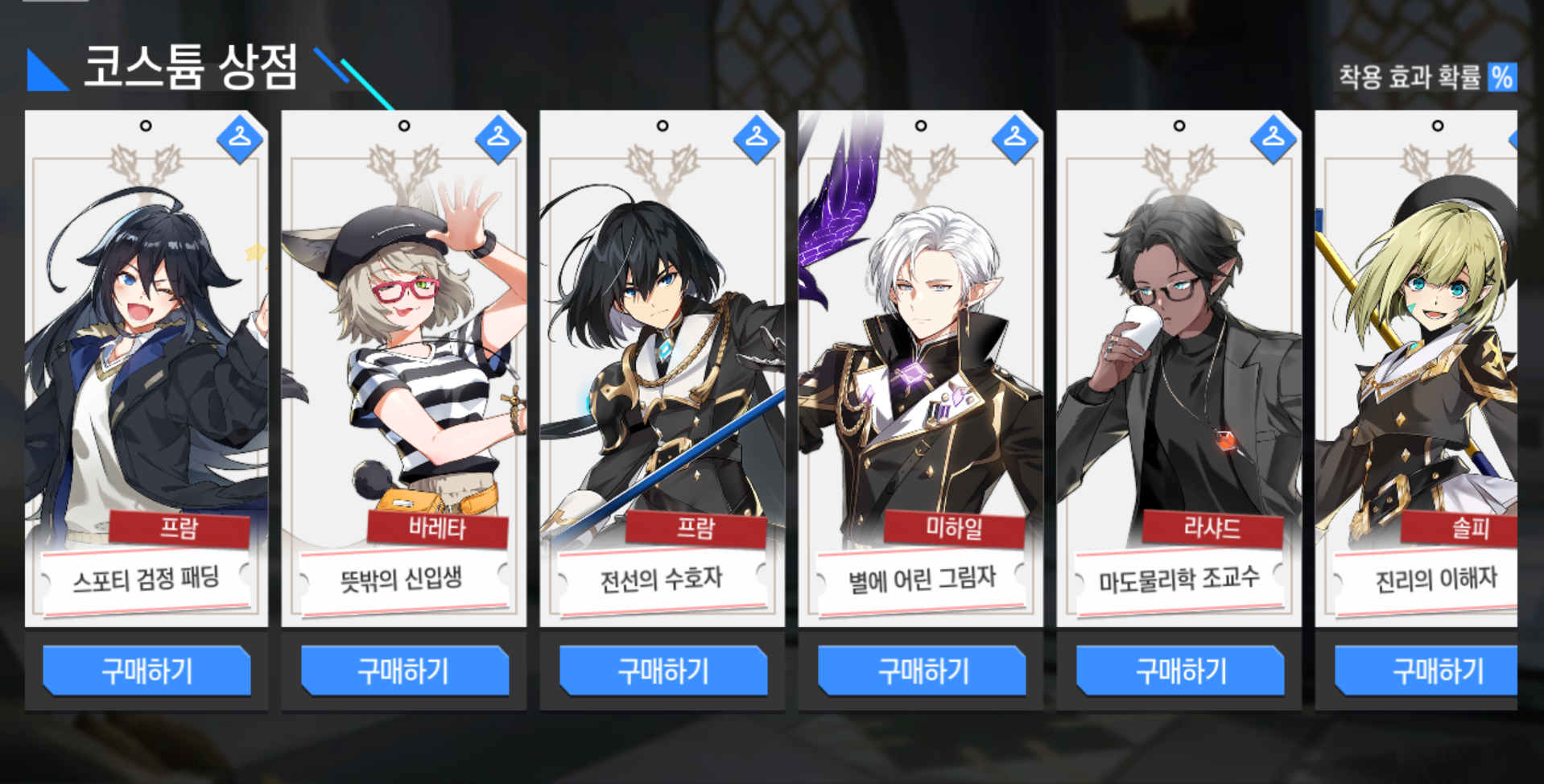Purchase the 뜻밖의 신입생 costume
This screenshot has width=1544, height=784.
(x=404, y=671)
